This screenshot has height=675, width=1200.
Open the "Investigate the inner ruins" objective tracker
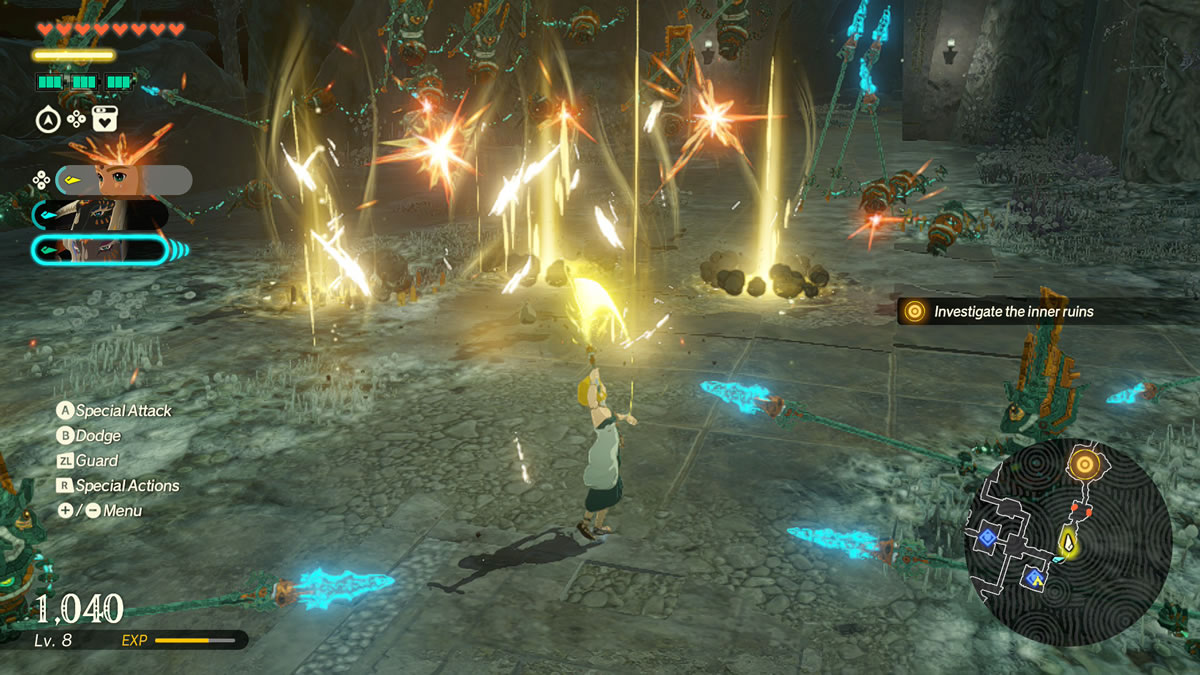(x=1010, y=312)
